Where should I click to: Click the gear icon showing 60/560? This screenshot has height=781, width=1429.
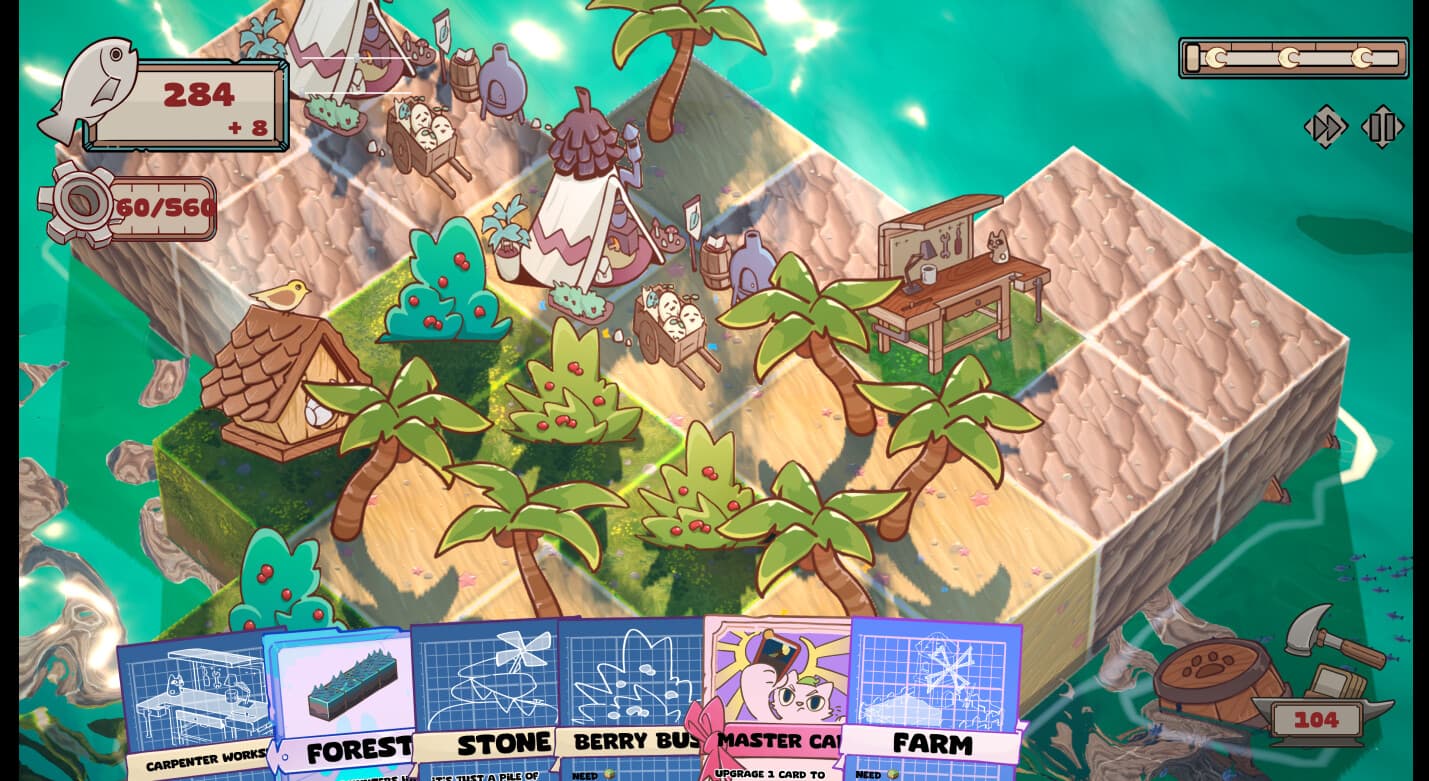(x=83, y=200)
